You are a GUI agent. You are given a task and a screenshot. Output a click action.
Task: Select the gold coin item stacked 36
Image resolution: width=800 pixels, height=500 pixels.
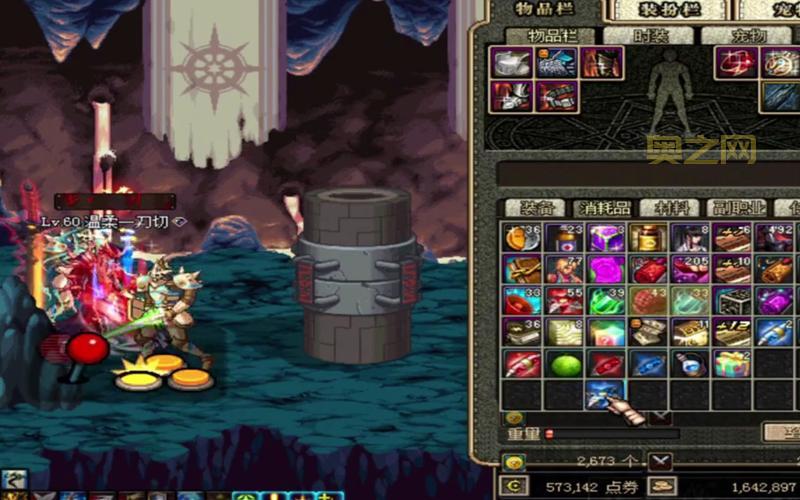522,238
